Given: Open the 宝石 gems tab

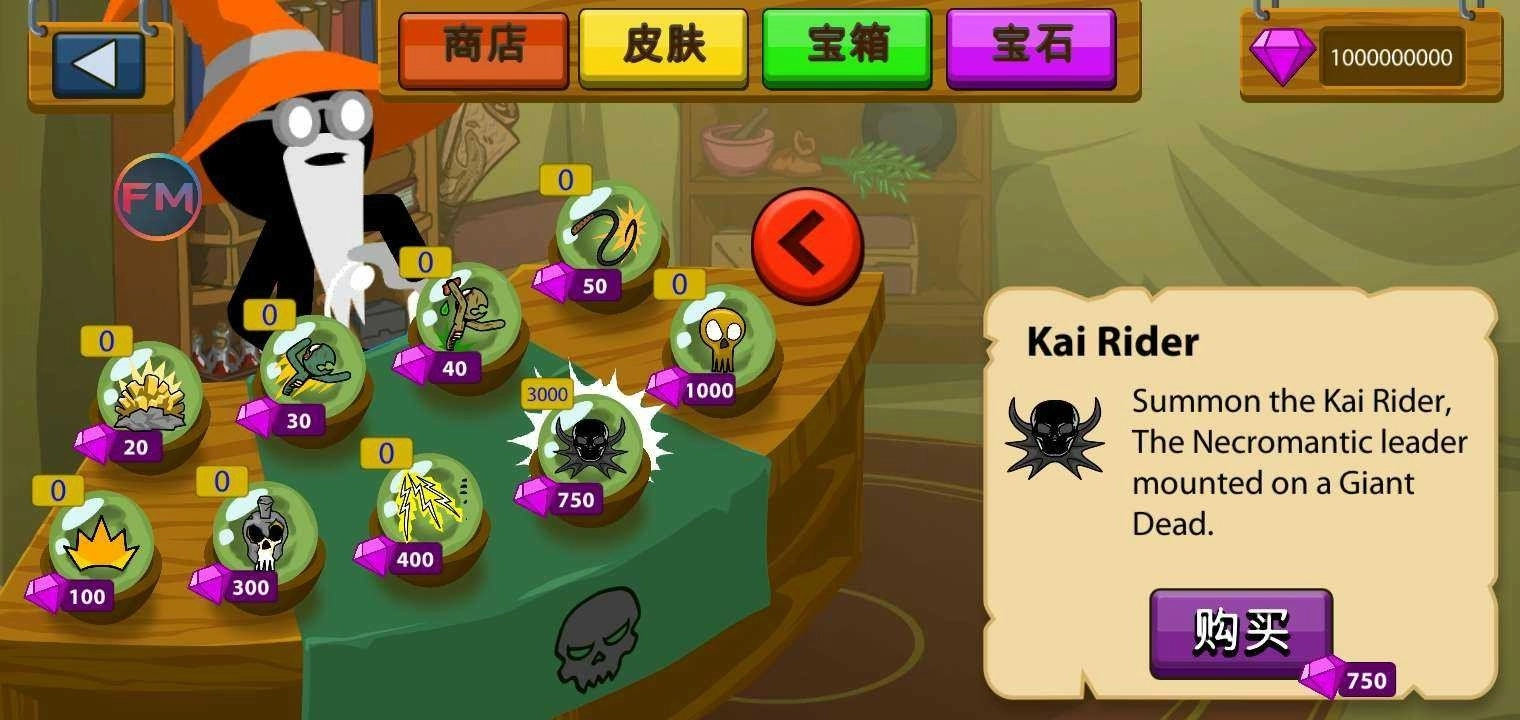Looking at the screenshot, I should pos(1030,45).
